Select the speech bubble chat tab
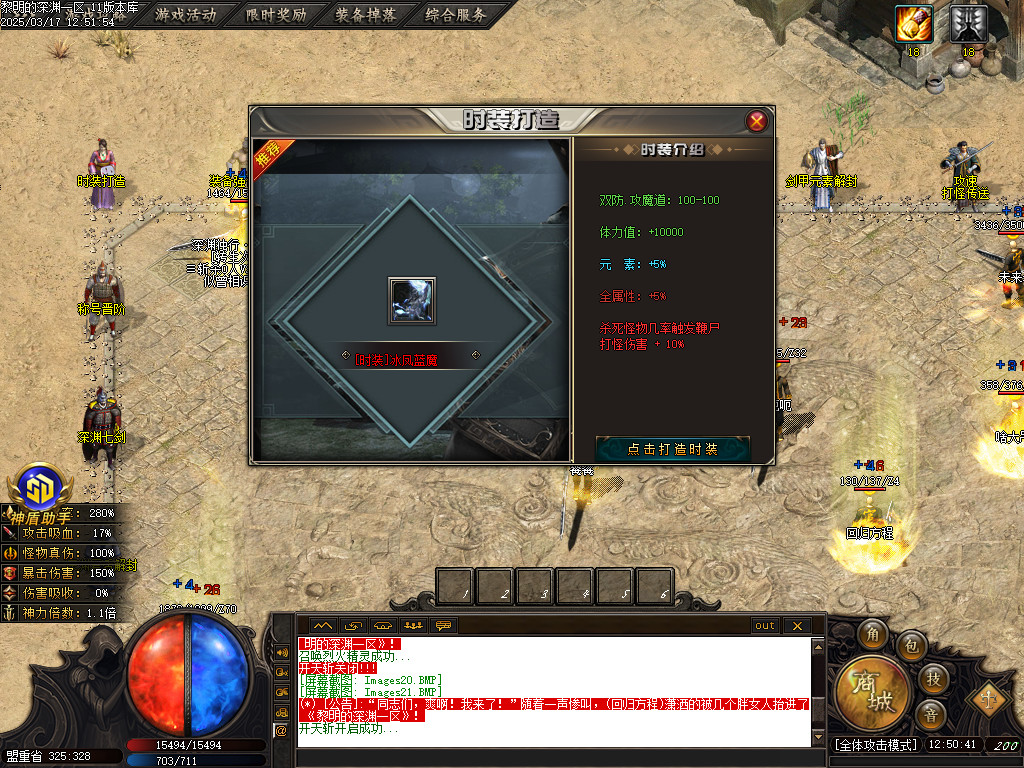This screenshot has width=1024, height=768. [443, 626]
